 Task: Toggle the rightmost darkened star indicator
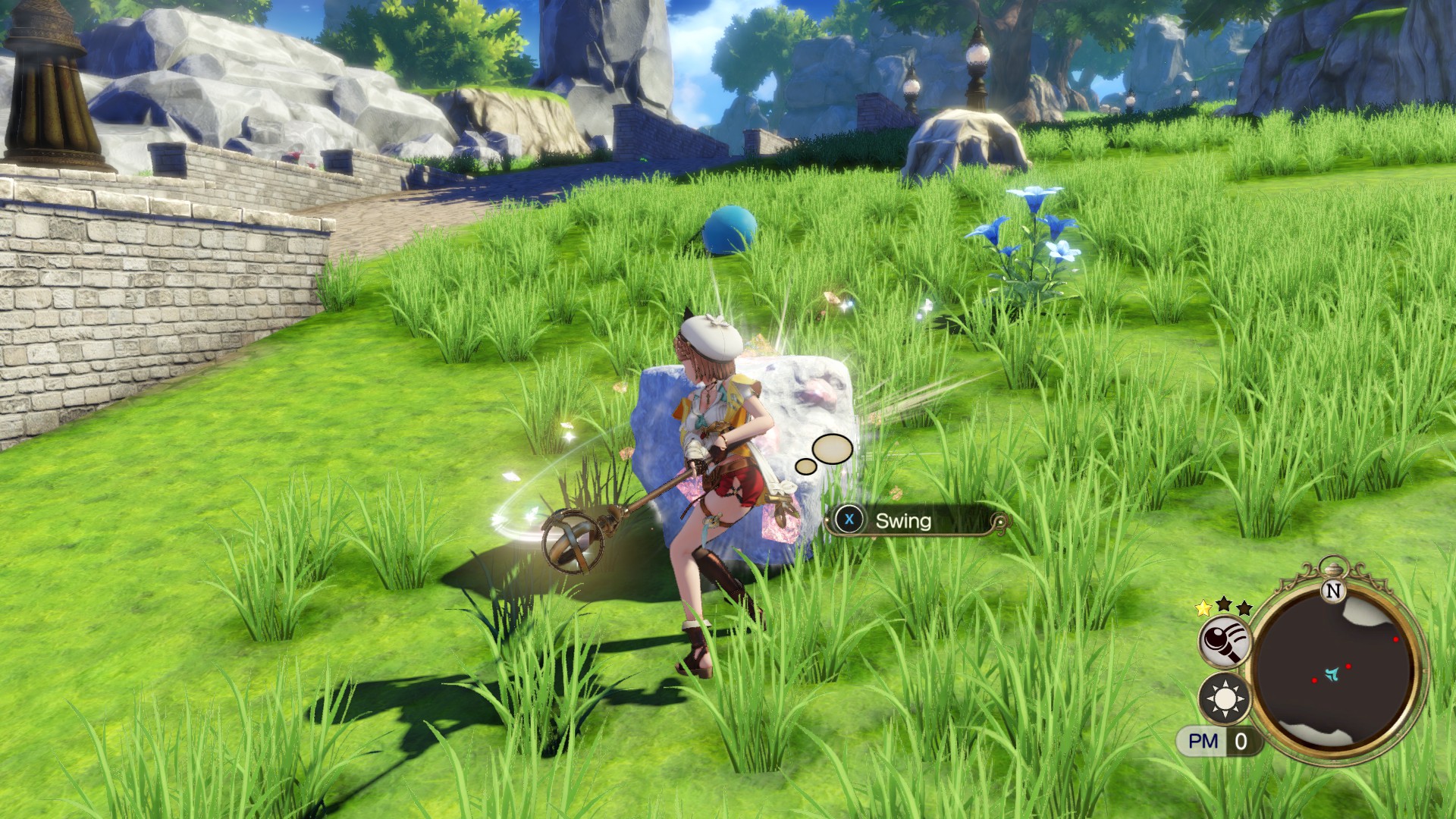[x=1244, y=609]
